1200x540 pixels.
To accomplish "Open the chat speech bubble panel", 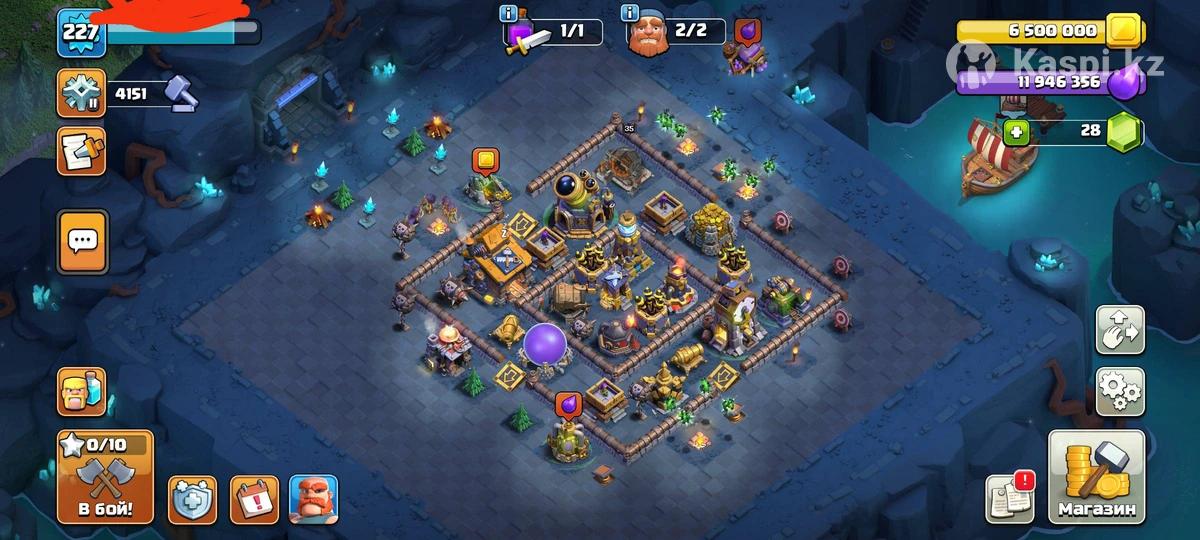I will (82, 241).
